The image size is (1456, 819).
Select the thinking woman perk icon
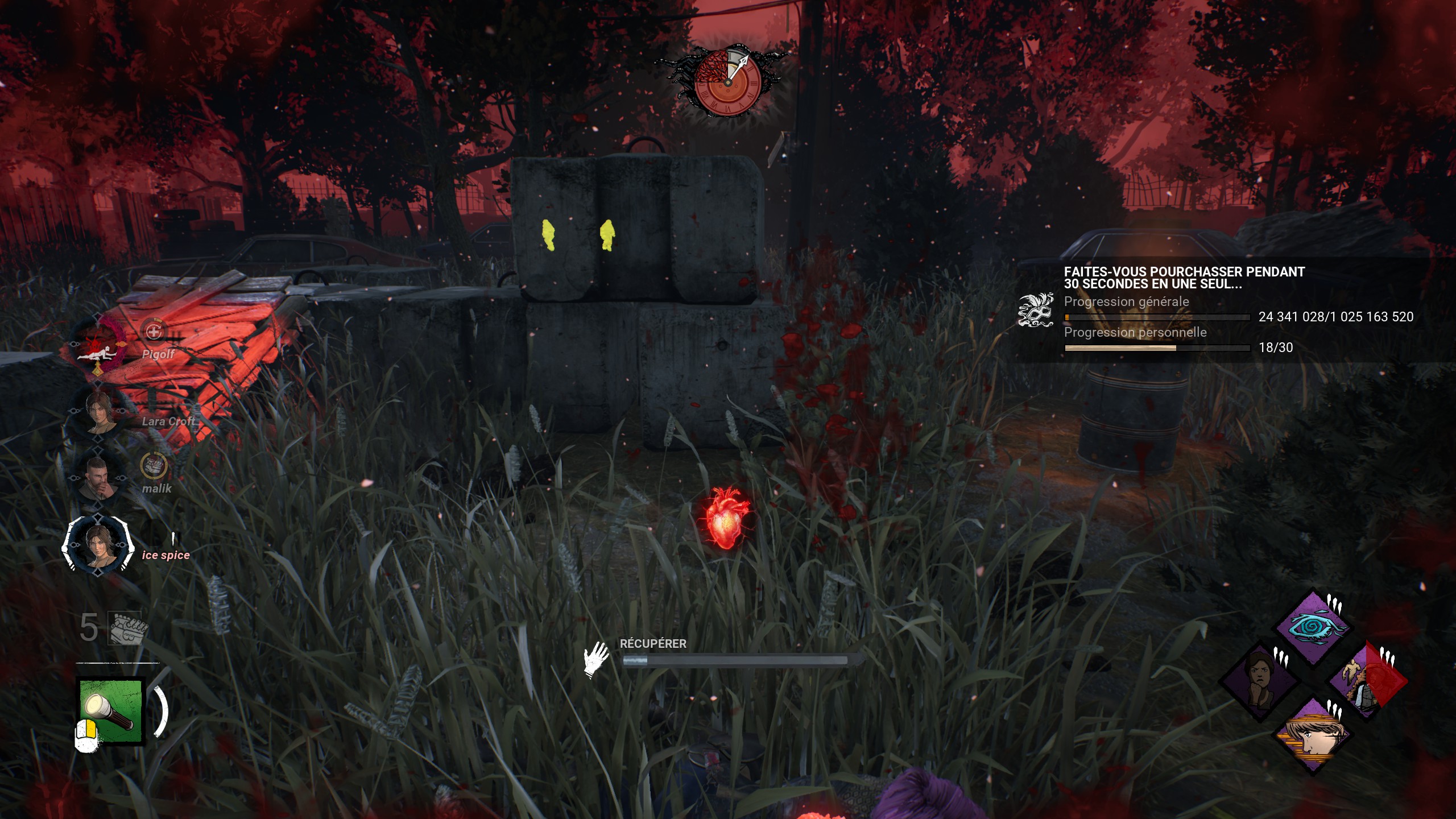coord(1261,681)
